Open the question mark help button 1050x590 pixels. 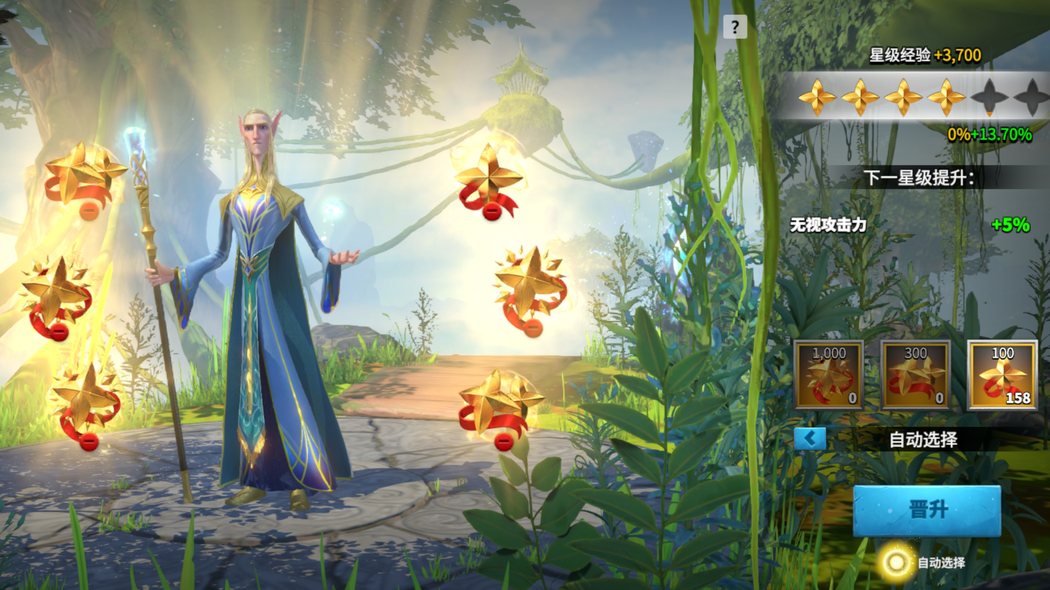(x=735, y=27)
